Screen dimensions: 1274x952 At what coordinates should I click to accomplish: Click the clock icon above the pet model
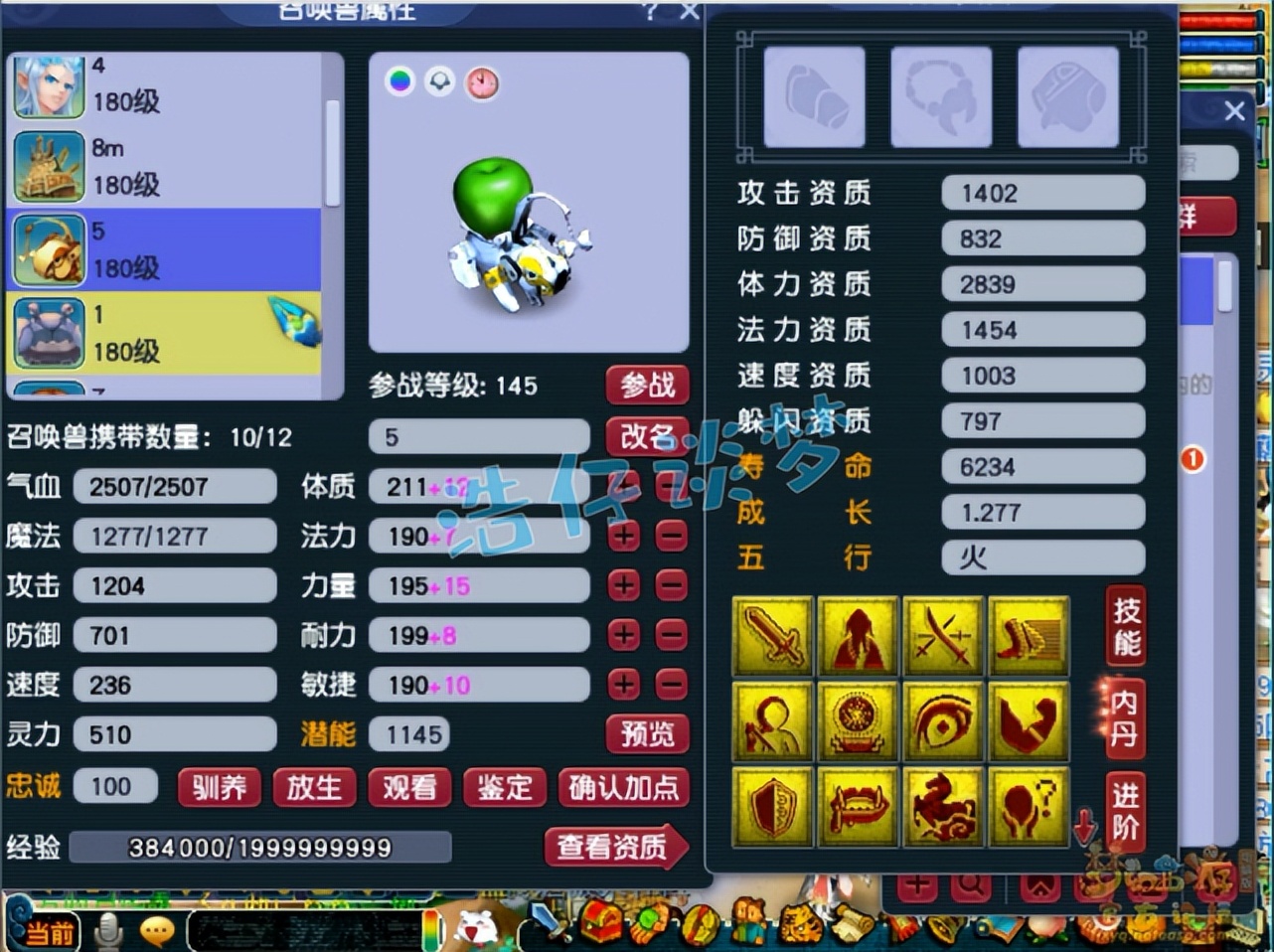tap(482, 83)
